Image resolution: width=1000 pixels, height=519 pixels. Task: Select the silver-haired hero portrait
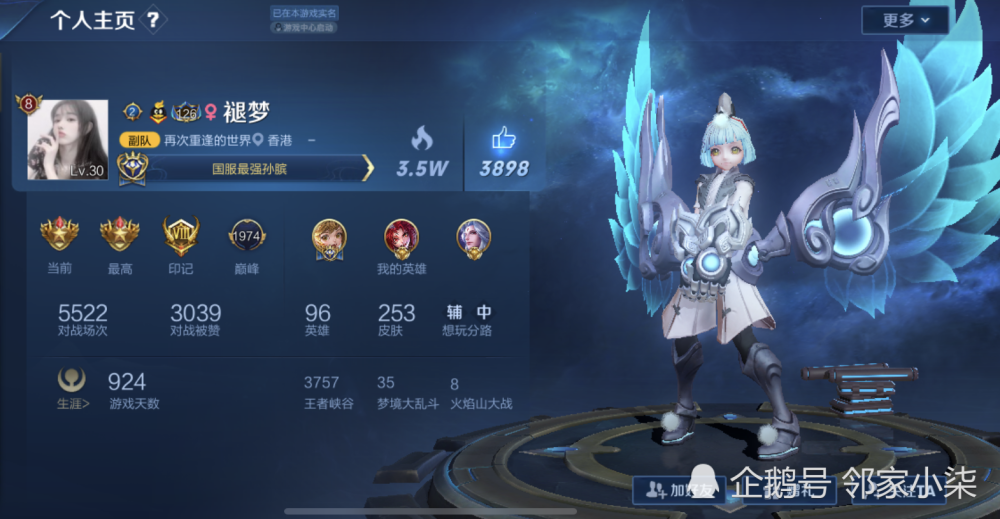click(473, 237)
